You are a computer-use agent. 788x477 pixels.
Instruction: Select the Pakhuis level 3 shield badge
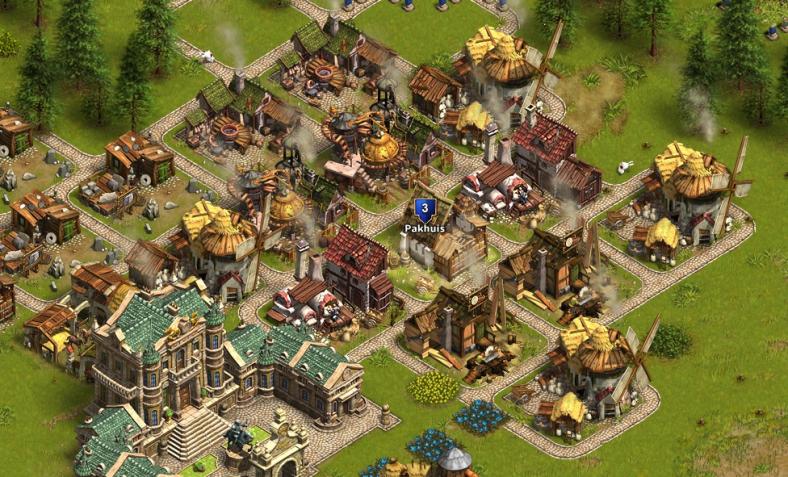424,210
